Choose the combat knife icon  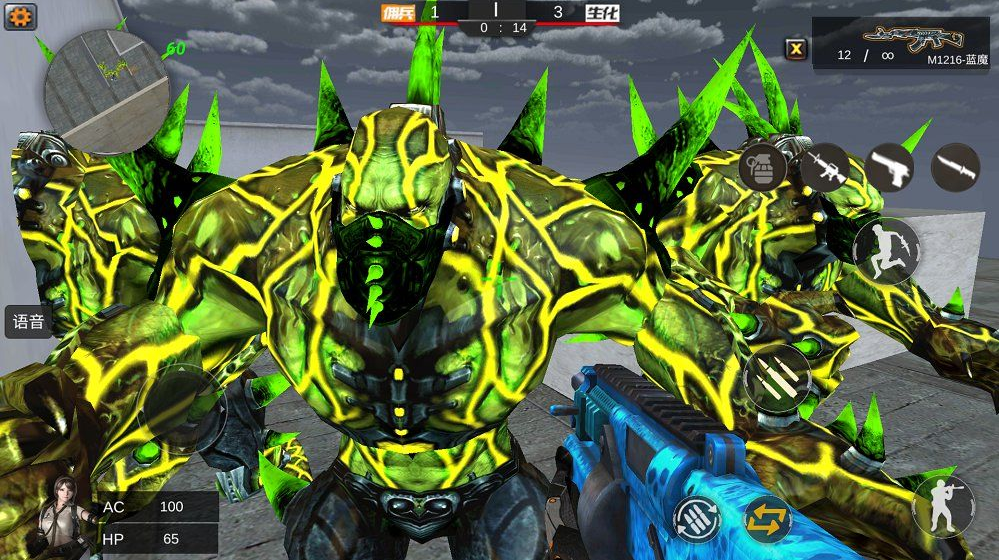pyautogui.click(x=955, y=167)
